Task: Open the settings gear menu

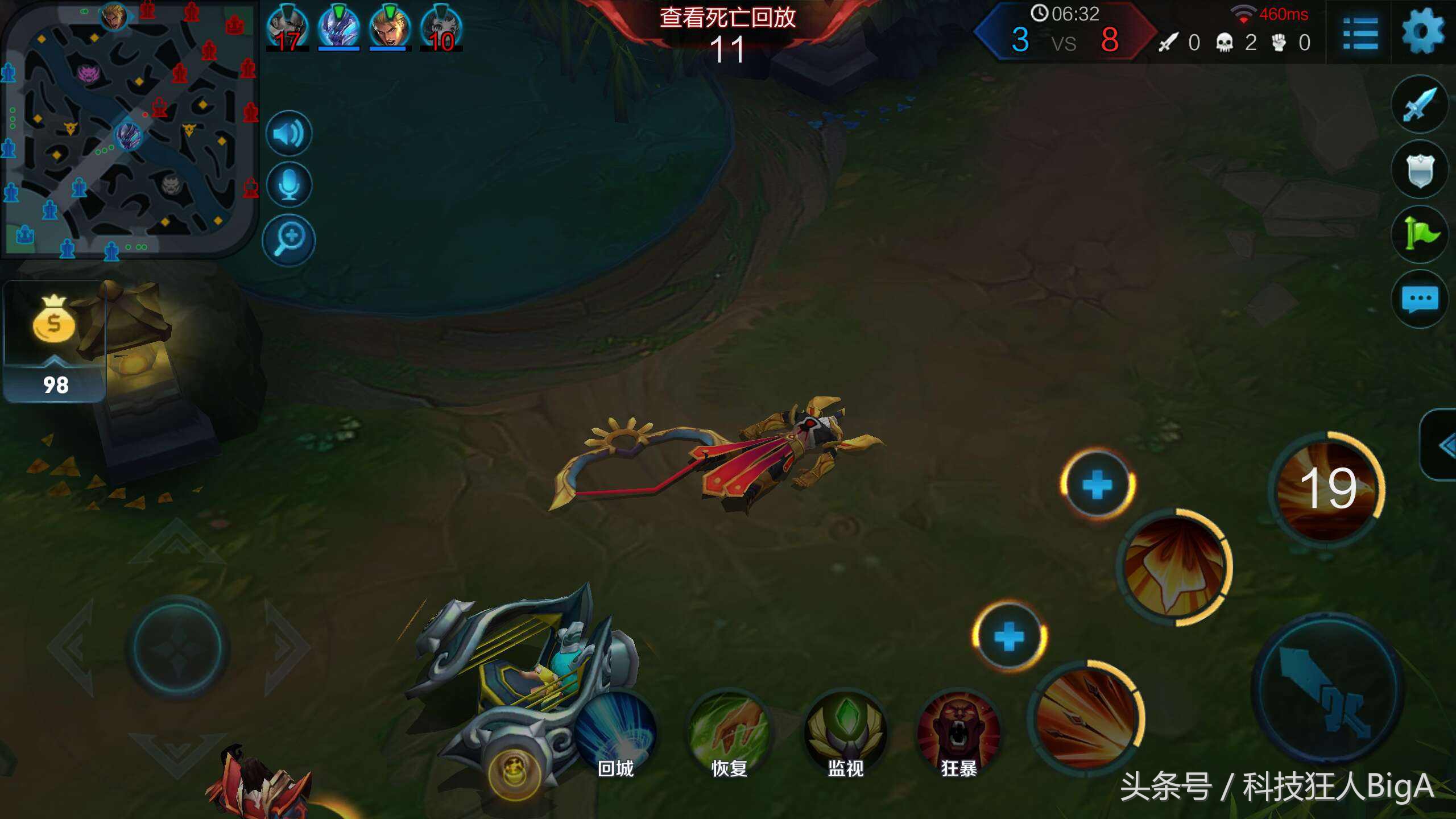Action: click(1422, 33)
